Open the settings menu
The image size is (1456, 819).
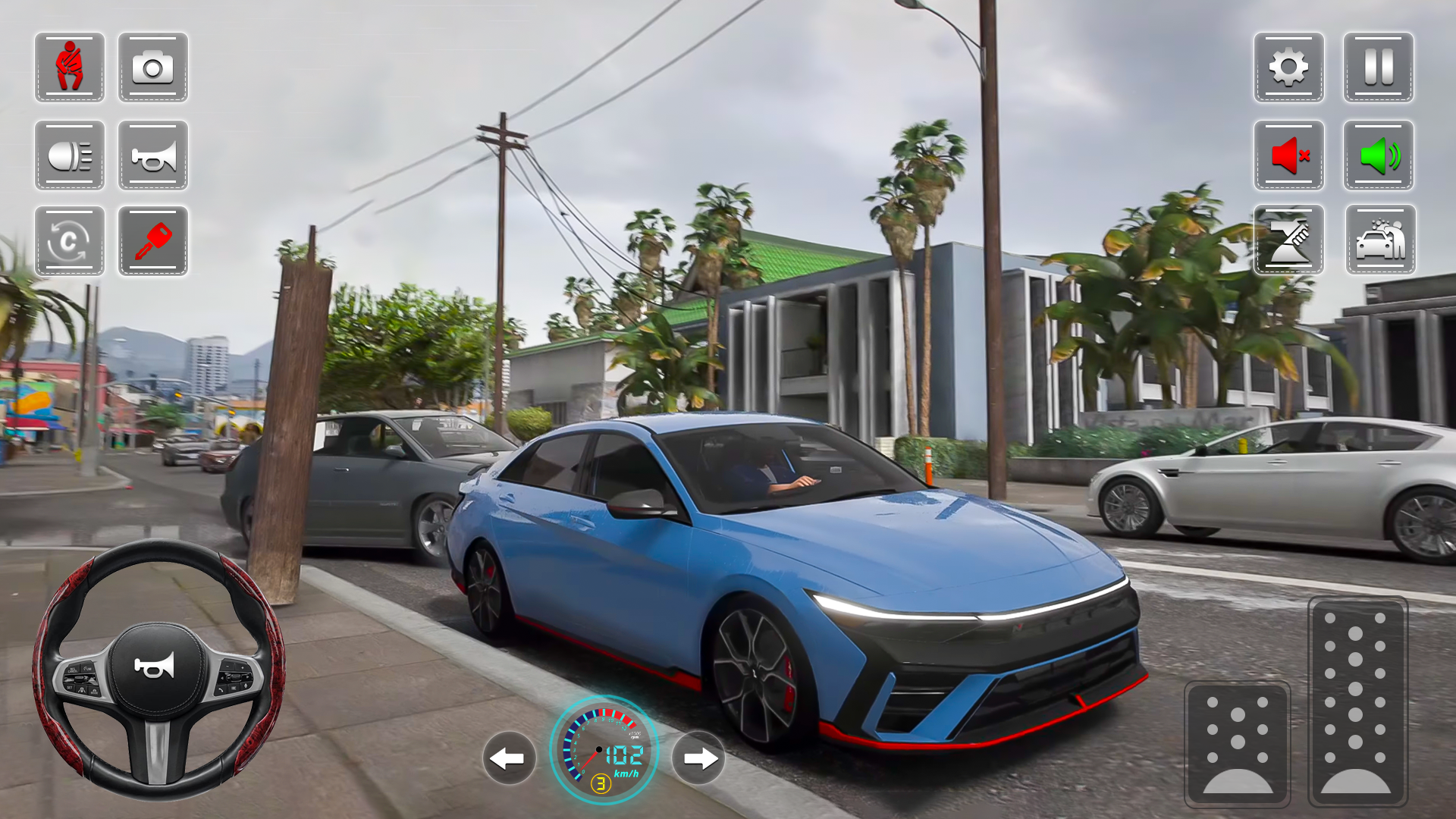tap(1288, 68)
